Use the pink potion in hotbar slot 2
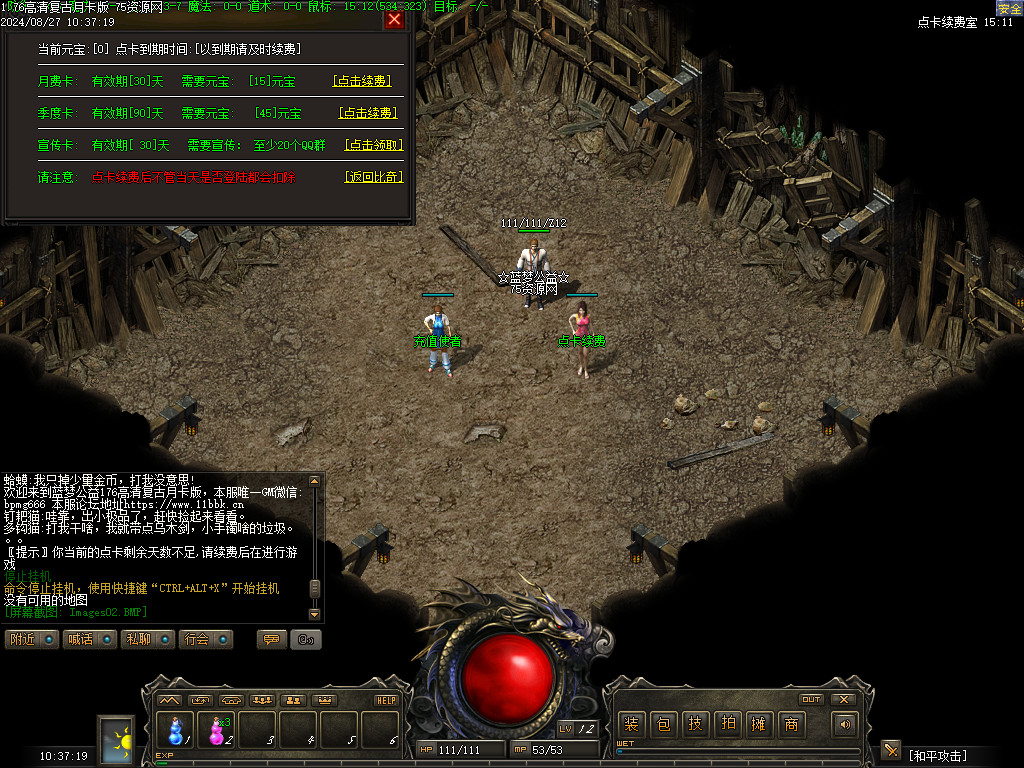 coord(217,730)
